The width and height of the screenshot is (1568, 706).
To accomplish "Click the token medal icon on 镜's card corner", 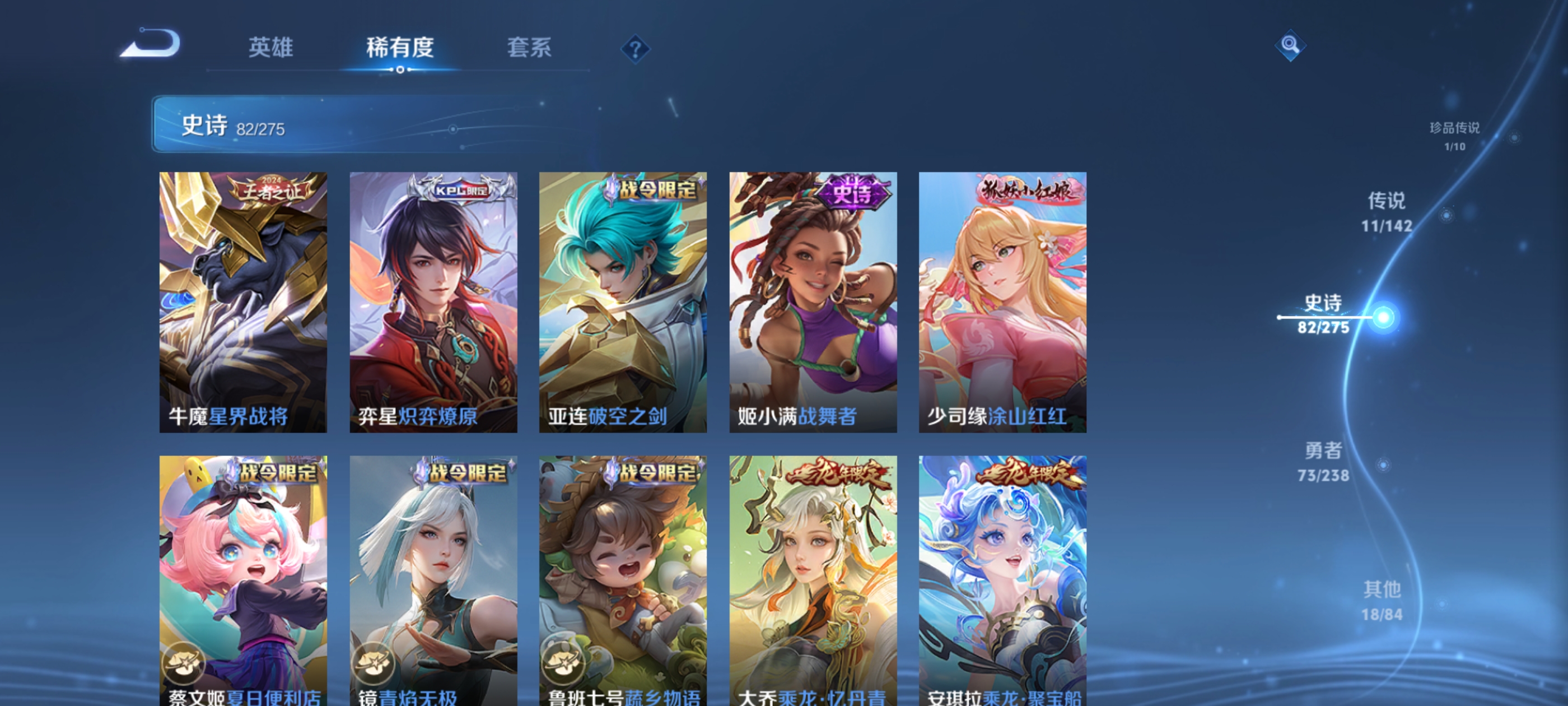I will click(x=375, y=664).
